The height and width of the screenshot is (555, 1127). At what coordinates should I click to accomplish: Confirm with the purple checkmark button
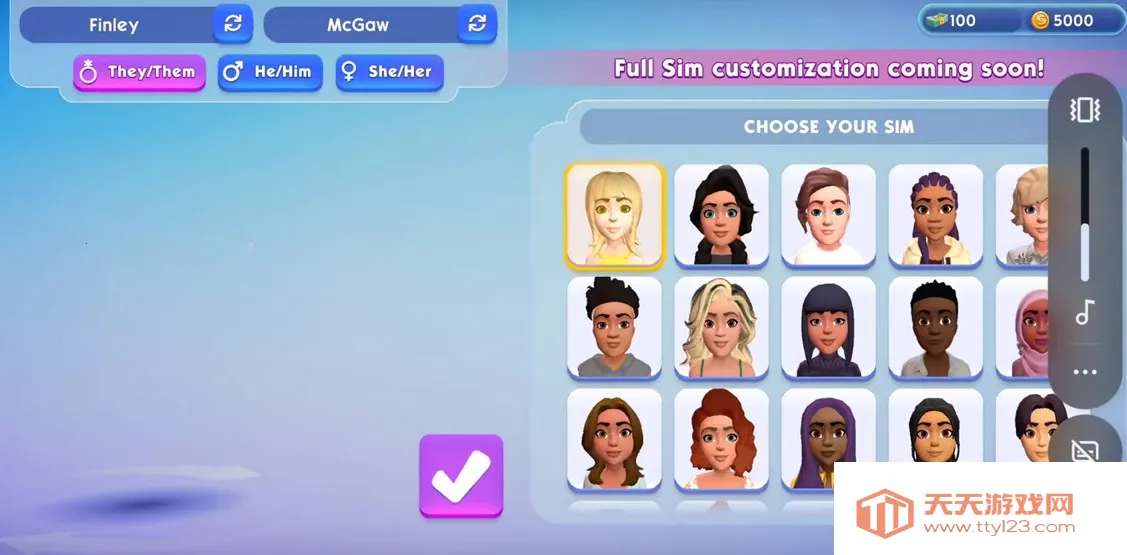point(461,476)
